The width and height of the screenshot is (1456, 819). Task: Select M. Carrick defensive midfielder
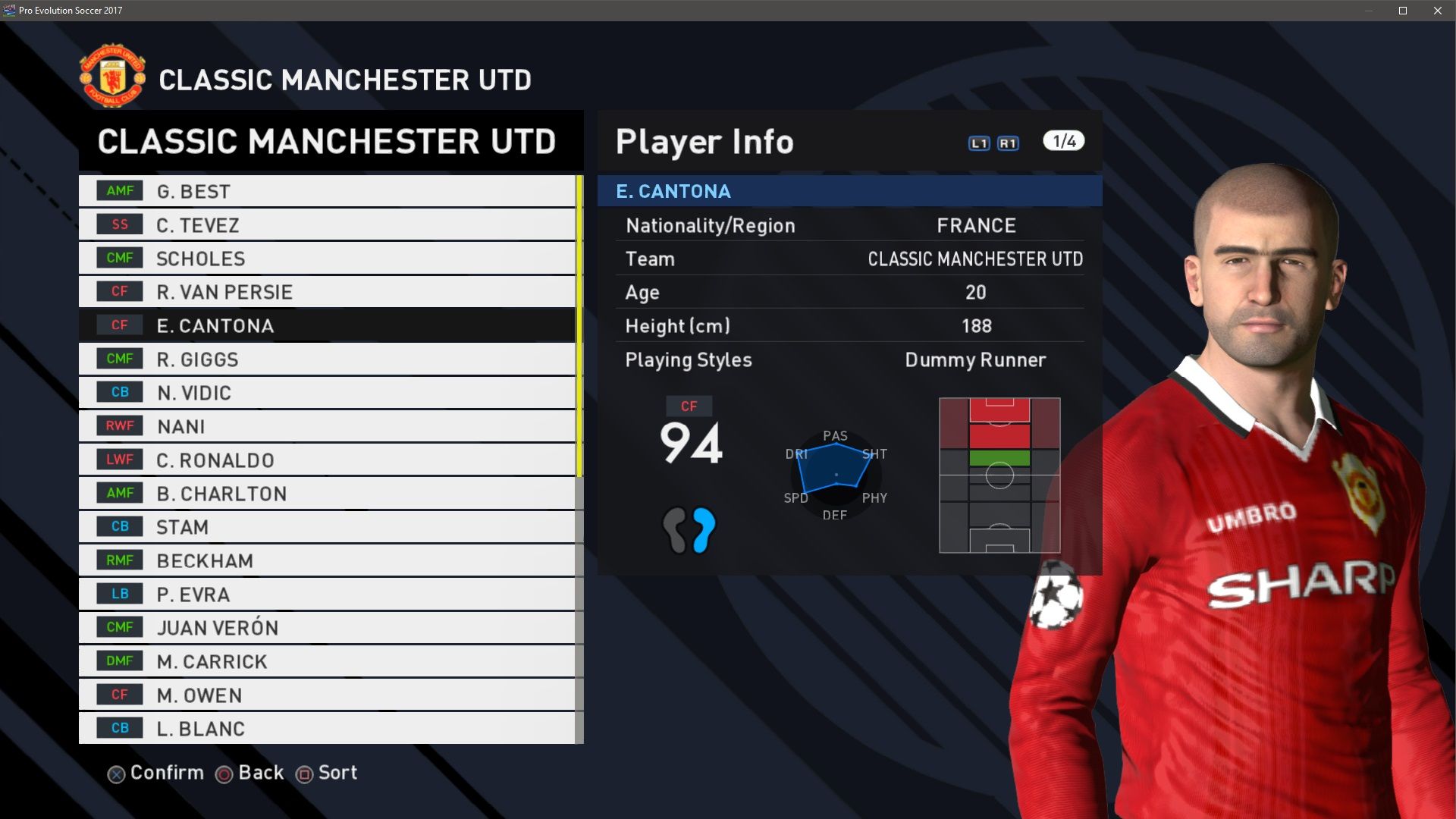click(326, 661)
